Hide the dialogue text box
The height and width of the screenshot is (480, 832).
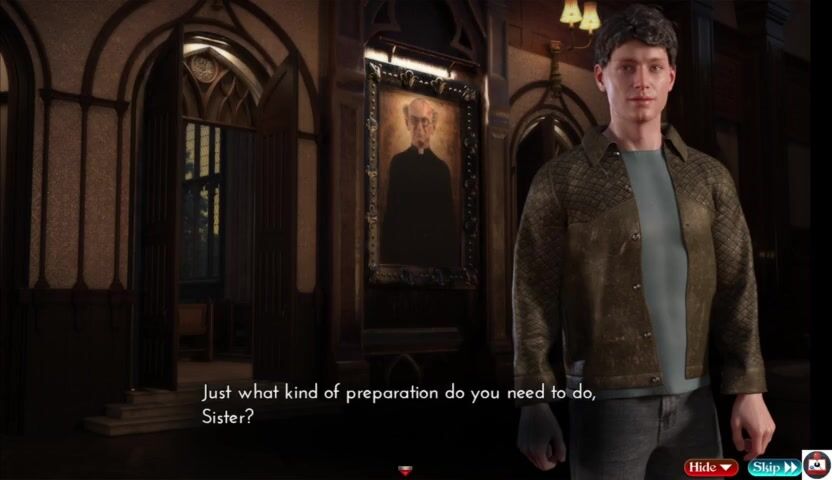[710, 467]
